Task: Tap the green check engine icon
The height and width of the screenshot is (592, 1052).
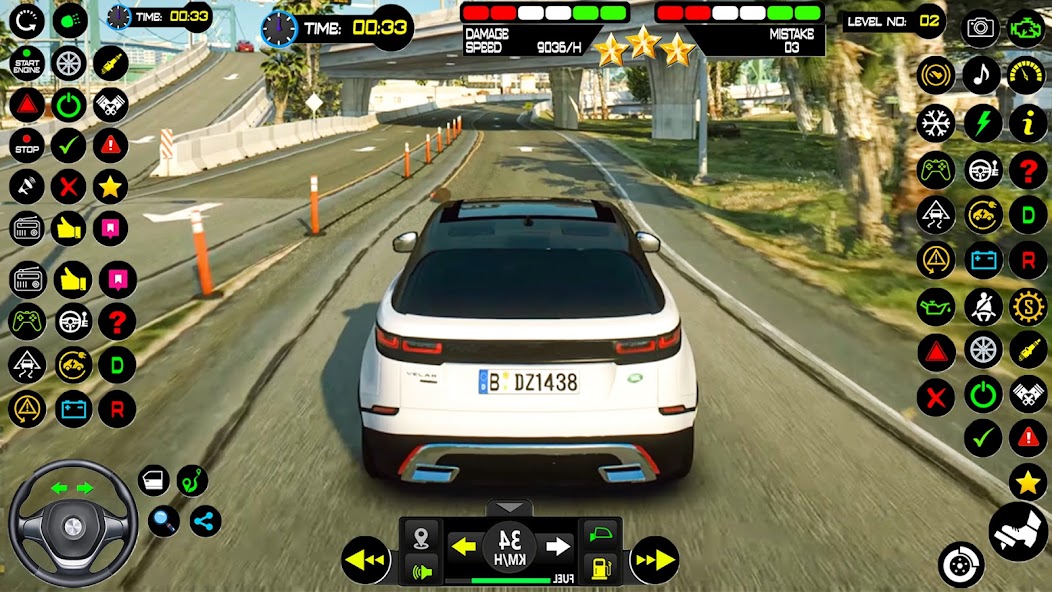Action: (x=1026, y=26)
